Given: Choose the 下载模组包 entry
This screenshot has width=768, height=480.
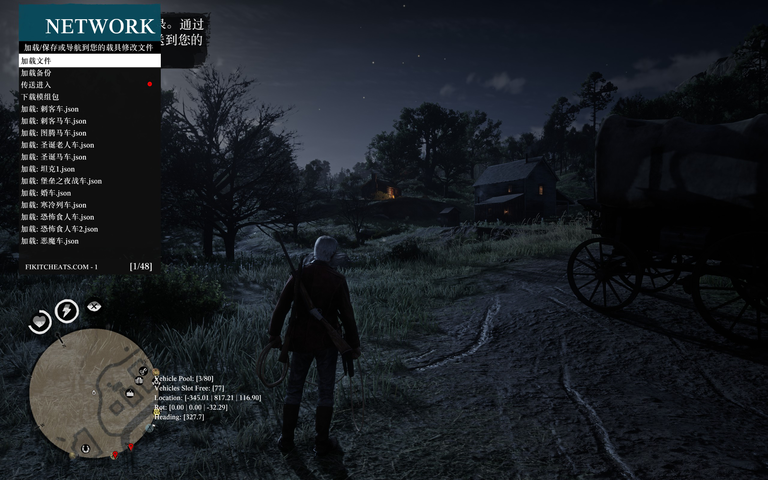Looking at the screenshot, I should coord(89,97).
